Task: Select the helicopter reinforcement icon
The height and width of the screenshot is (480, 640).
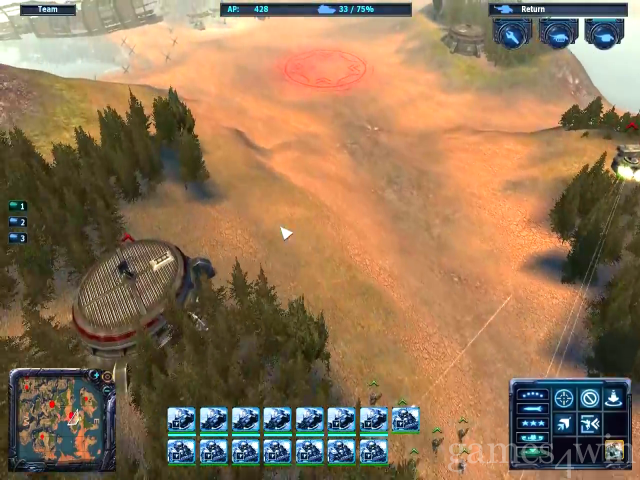Action: coord(604,34)
